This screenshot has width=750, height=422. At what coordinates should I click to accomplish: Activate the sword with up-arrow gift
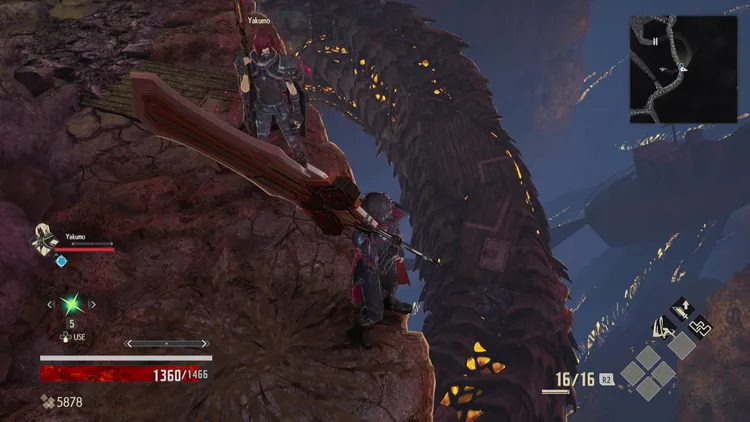click(x=684, y=304)
